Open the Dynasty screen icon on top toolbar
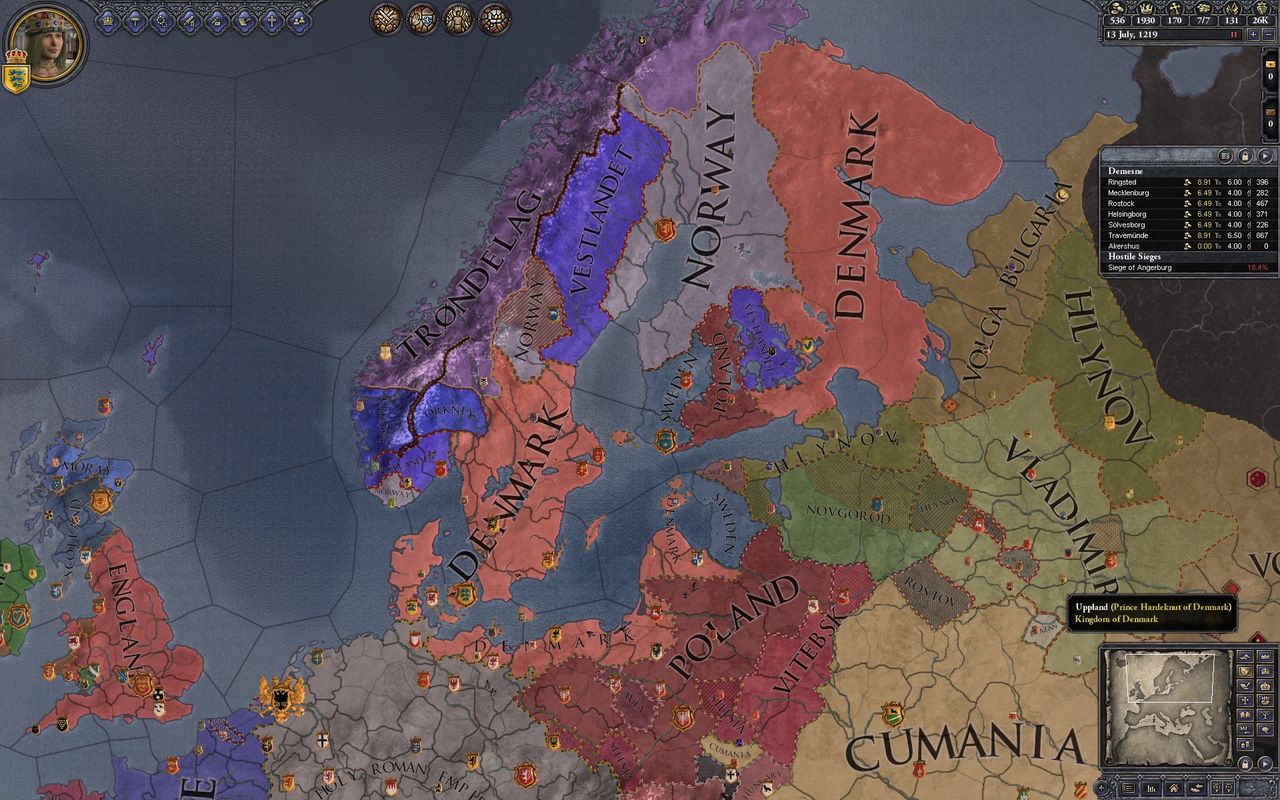Viewport: 1280px width, 800px height. click(297, 20)
